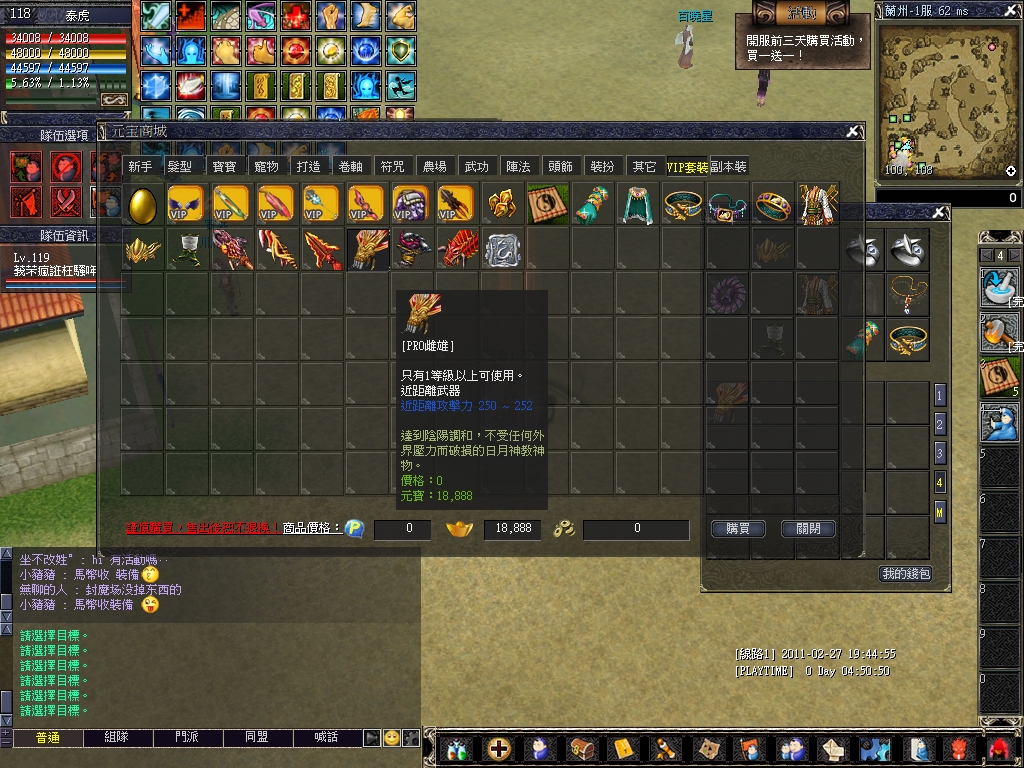1024x768 pixels.
Task: Switch to the 新手 shop tab
Action: [140, 167]
